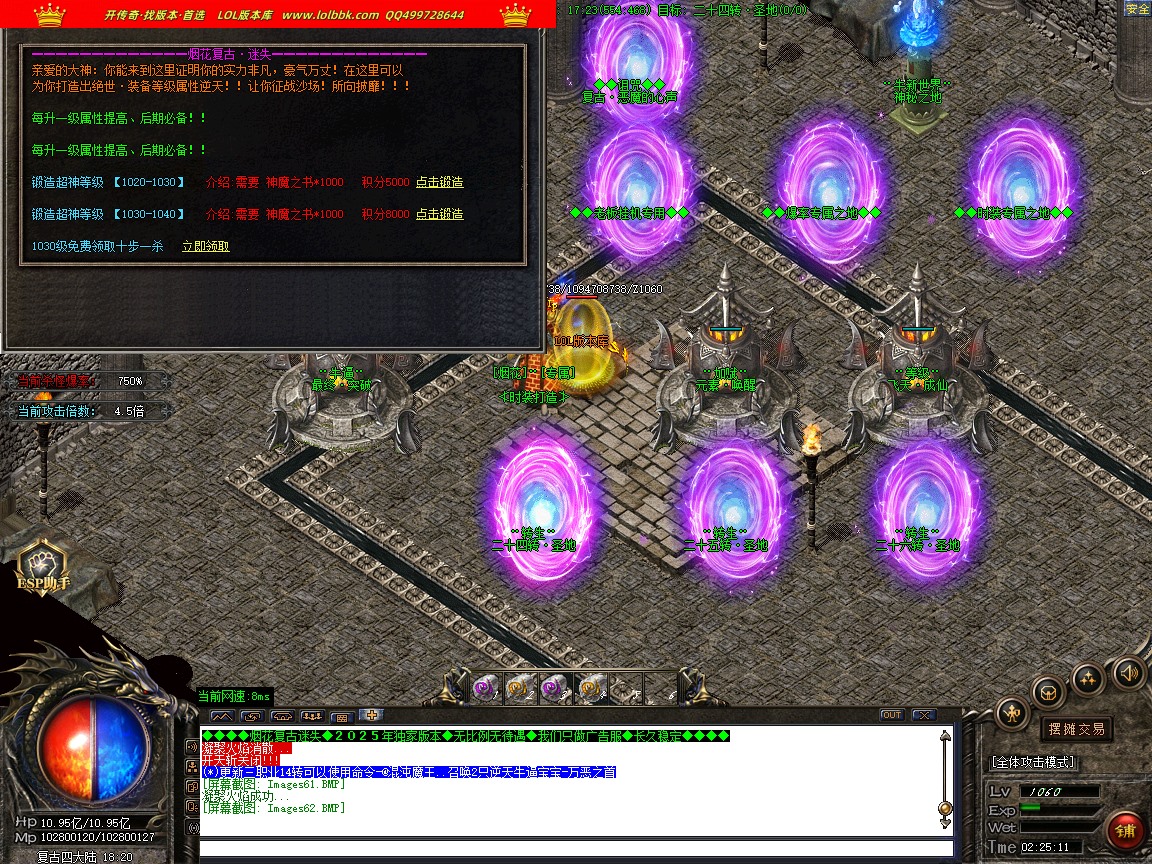This screenshot has width=1152, height=864.
Task: Open the 摆摊交易 stall trade button
Action: [1075, 729]
